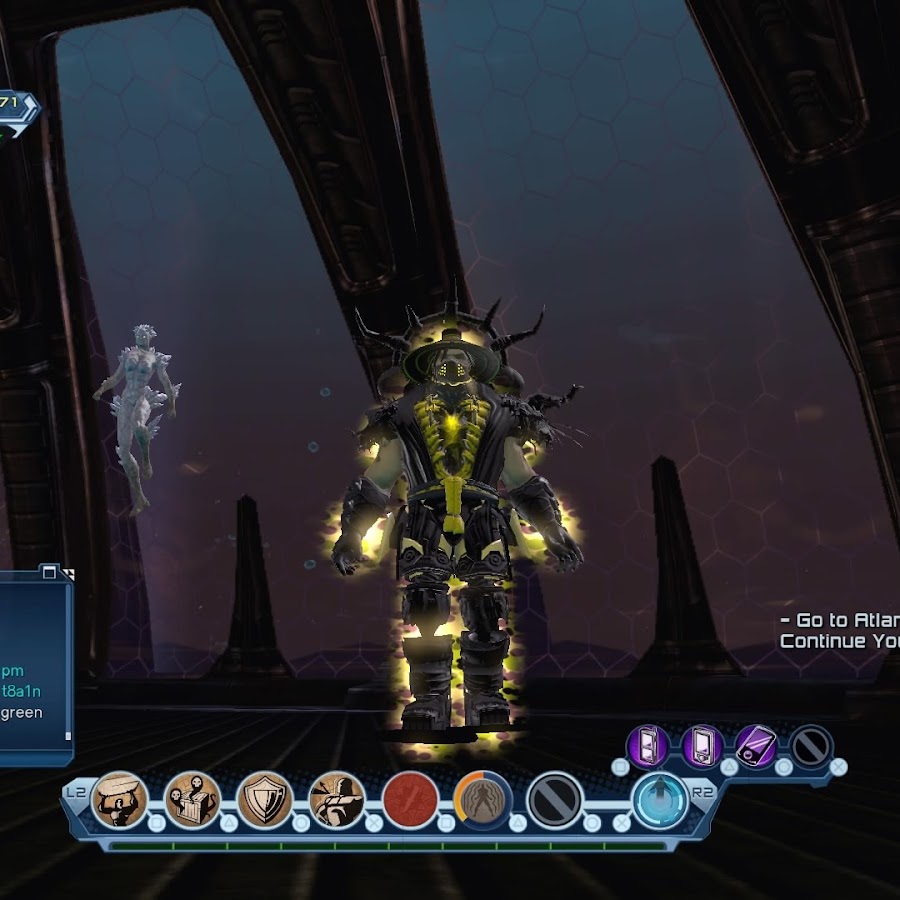Click the chat window's checkered resize corner
The height and width of the screenshot is (900, 900).
[x=68, y=574]
